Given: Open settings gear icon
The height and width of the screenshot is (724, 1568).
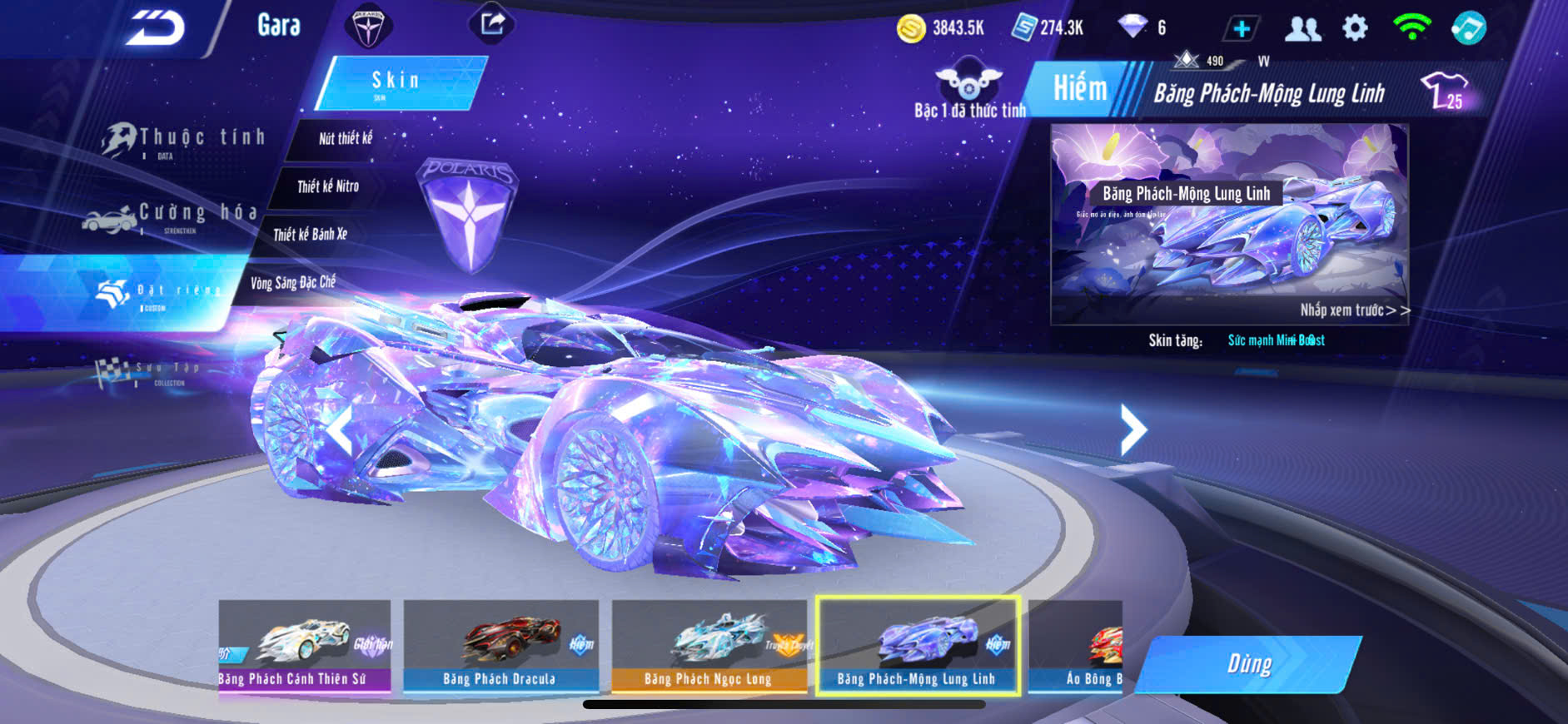Looking at the screenshot, I should 1355,28.
